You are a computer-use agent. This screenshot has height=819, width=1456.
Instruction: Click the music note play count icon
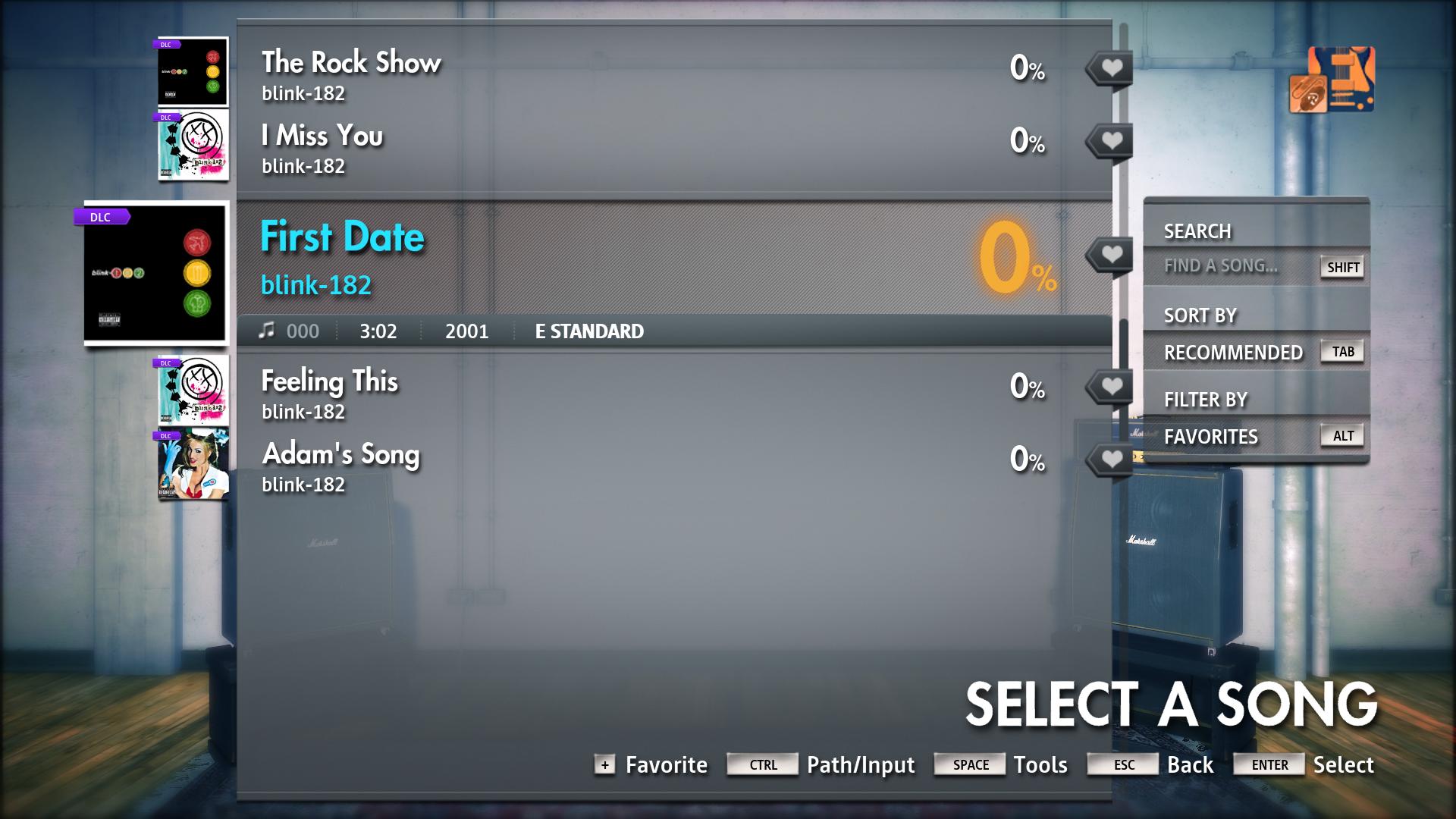point(266,329)
